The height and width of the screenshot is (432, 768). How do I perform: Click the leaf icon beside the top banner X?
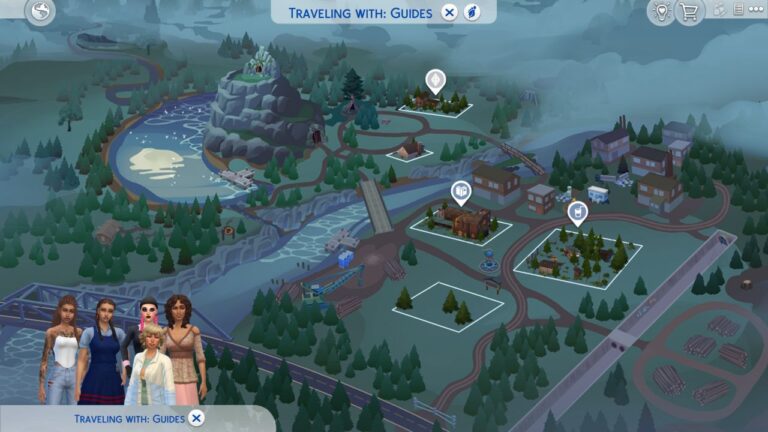[473, 12]
